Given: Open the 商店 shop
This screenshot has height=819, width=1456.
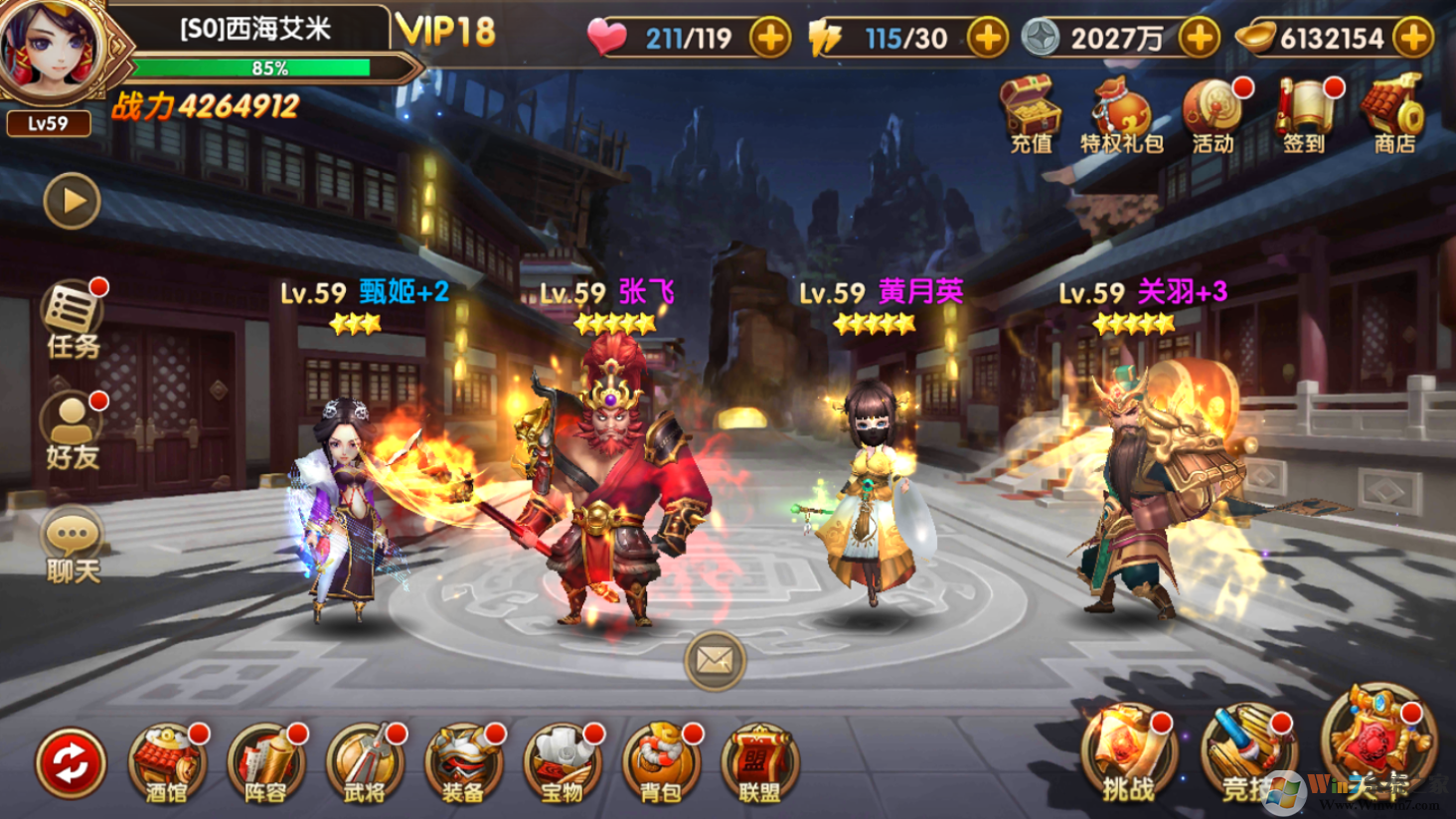Looking at the screenshot, I should pyautogui.click(x=1394, y=115).
